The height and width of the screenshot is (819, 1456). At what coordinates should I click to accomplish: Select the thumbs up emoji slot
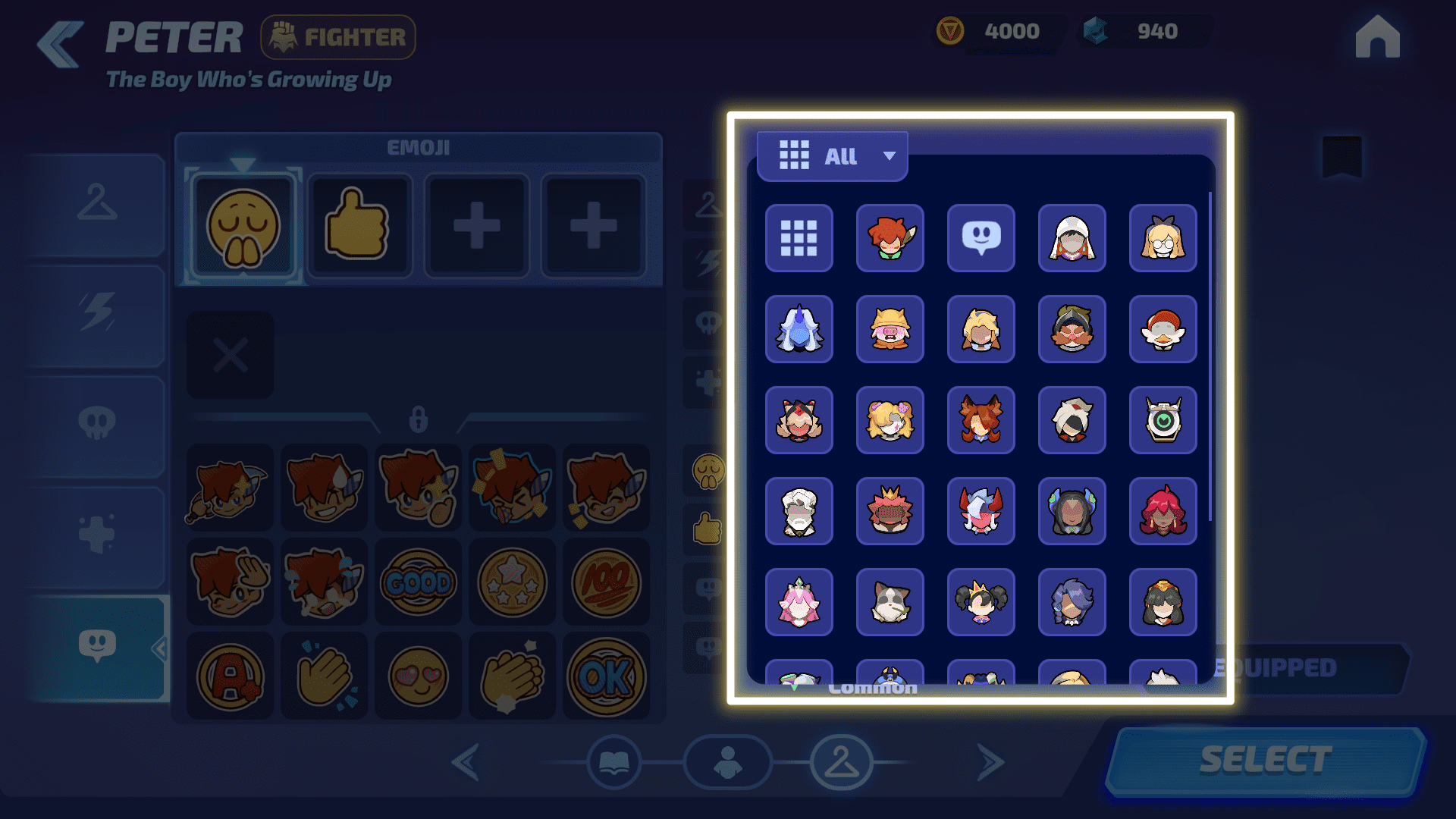coord(359,226)
